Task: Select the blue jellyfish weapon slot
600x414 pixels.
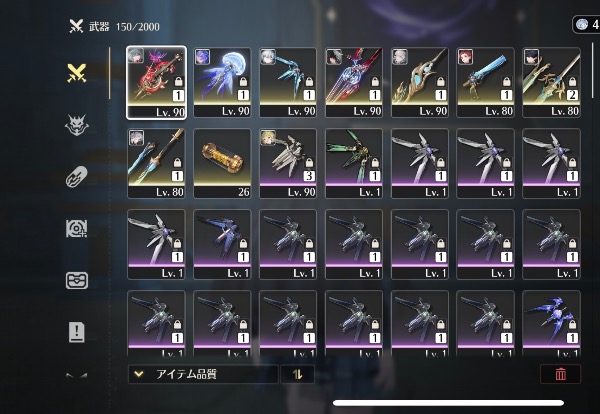Action: (x=222, y=82)
